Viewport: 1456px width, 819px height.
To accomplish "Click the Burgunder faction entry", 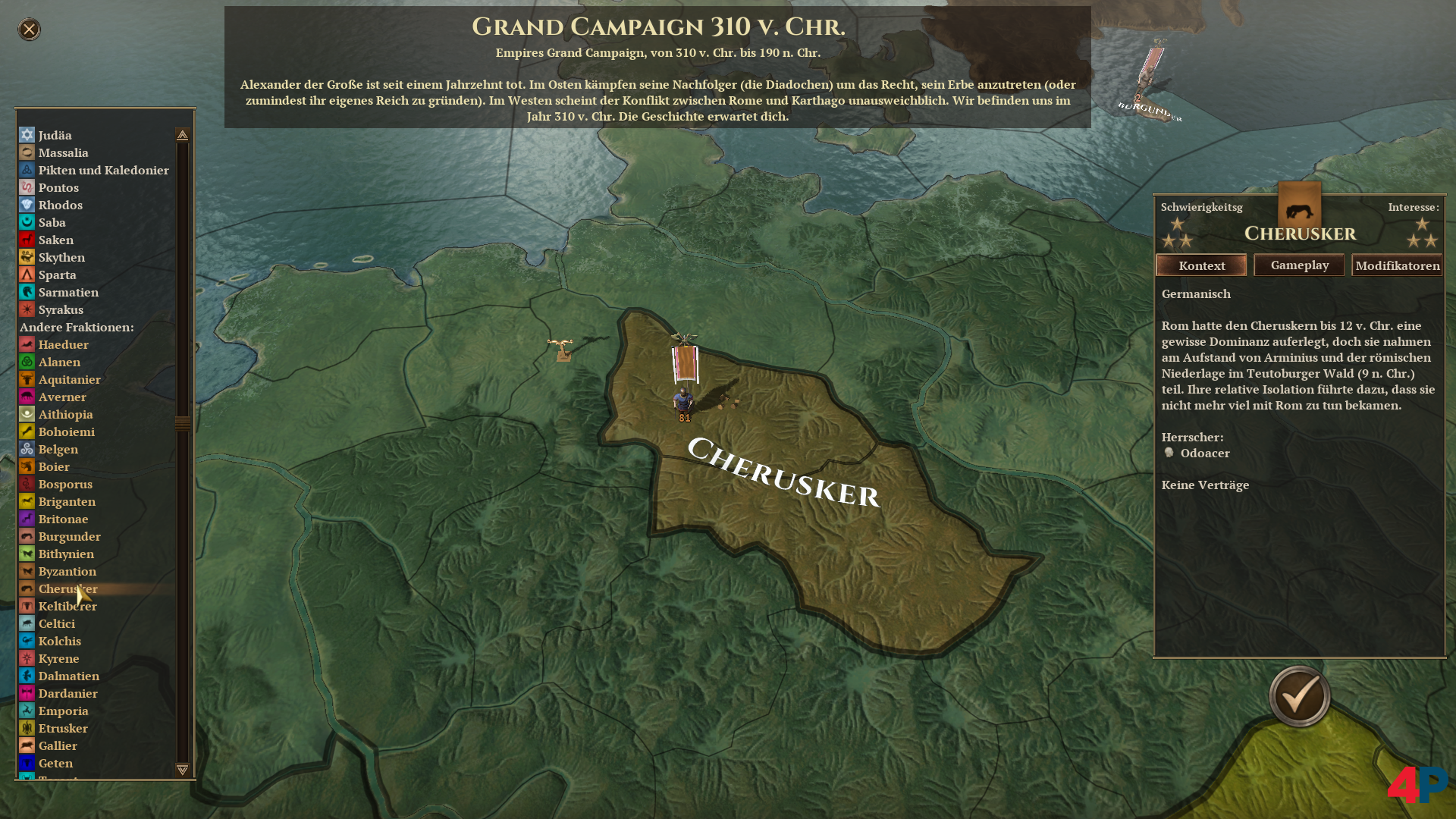I will (x=70, y=536).
